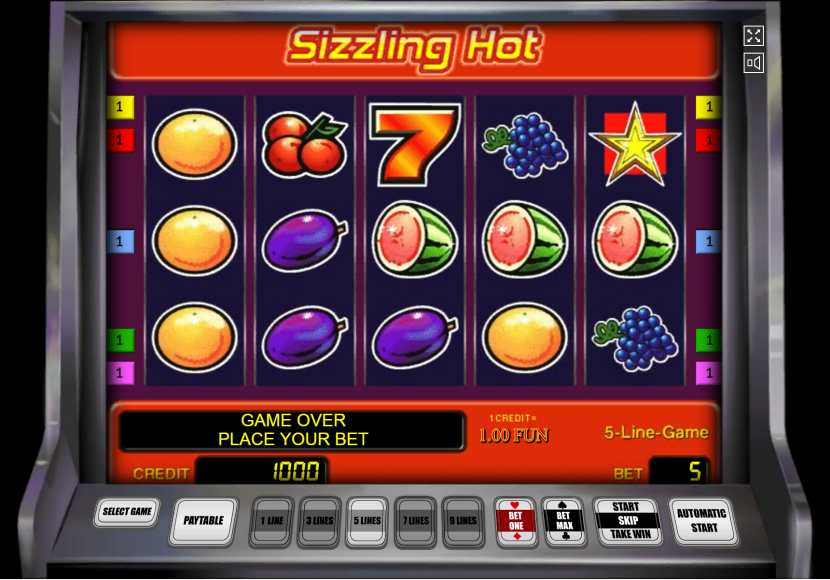Pick the 9 Lines button

pos(463,521)
